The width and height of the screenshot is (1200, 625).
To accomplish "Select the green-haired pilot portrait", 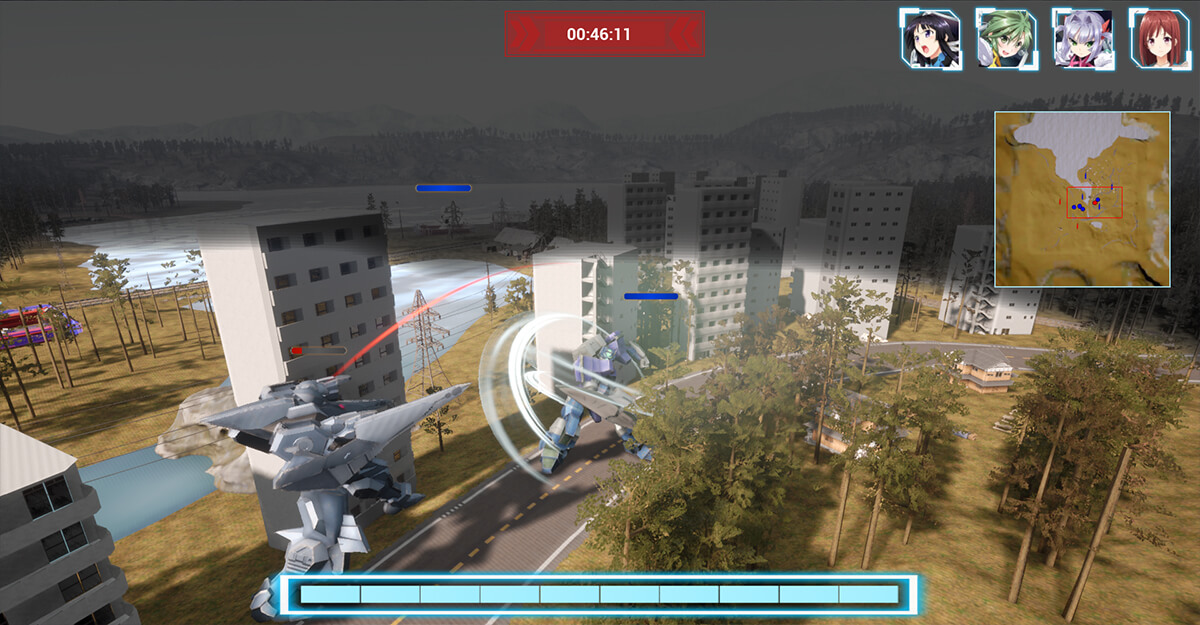I will tap(1006, 39).
